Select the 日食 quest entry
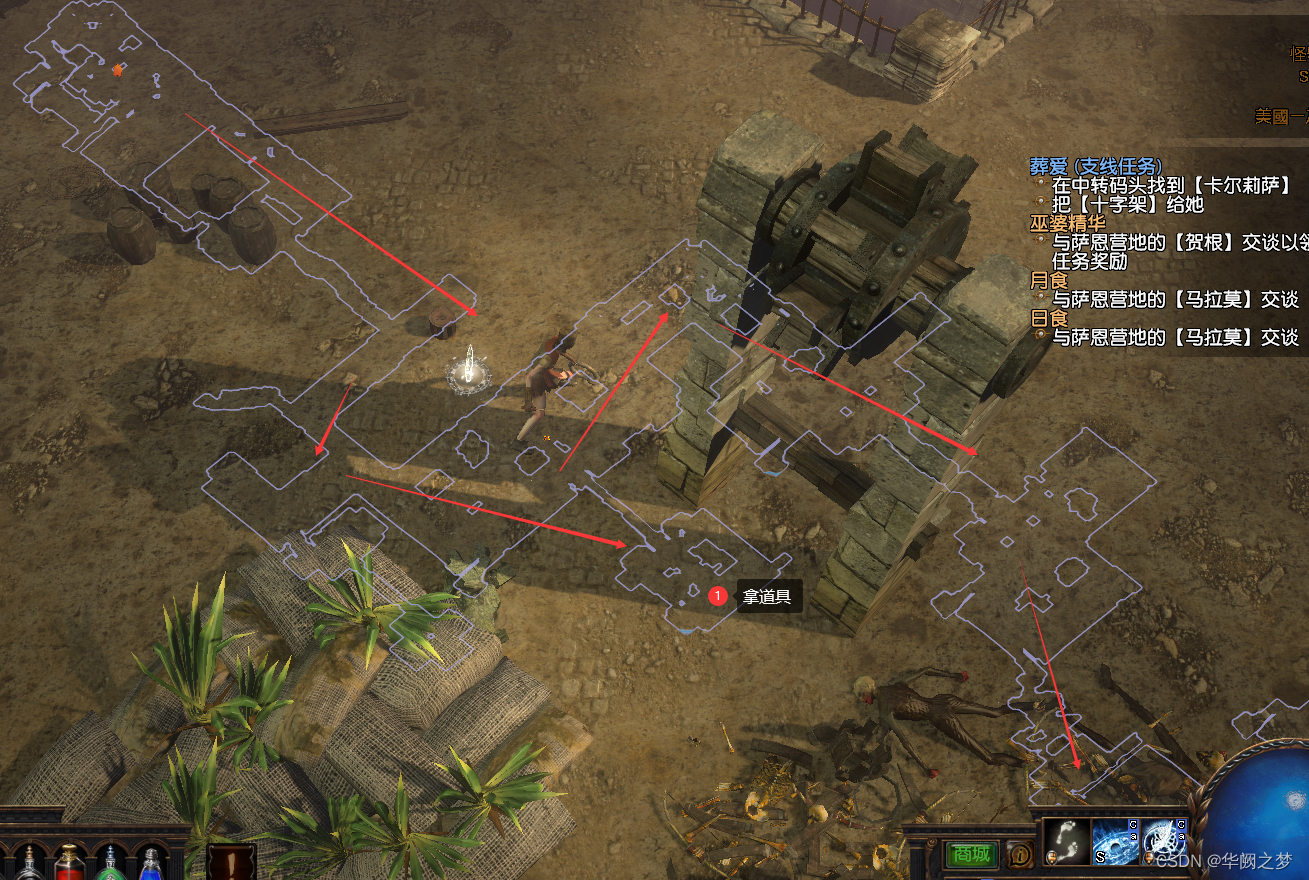This screenshot has height=880, width=1309. (1049, 318)
